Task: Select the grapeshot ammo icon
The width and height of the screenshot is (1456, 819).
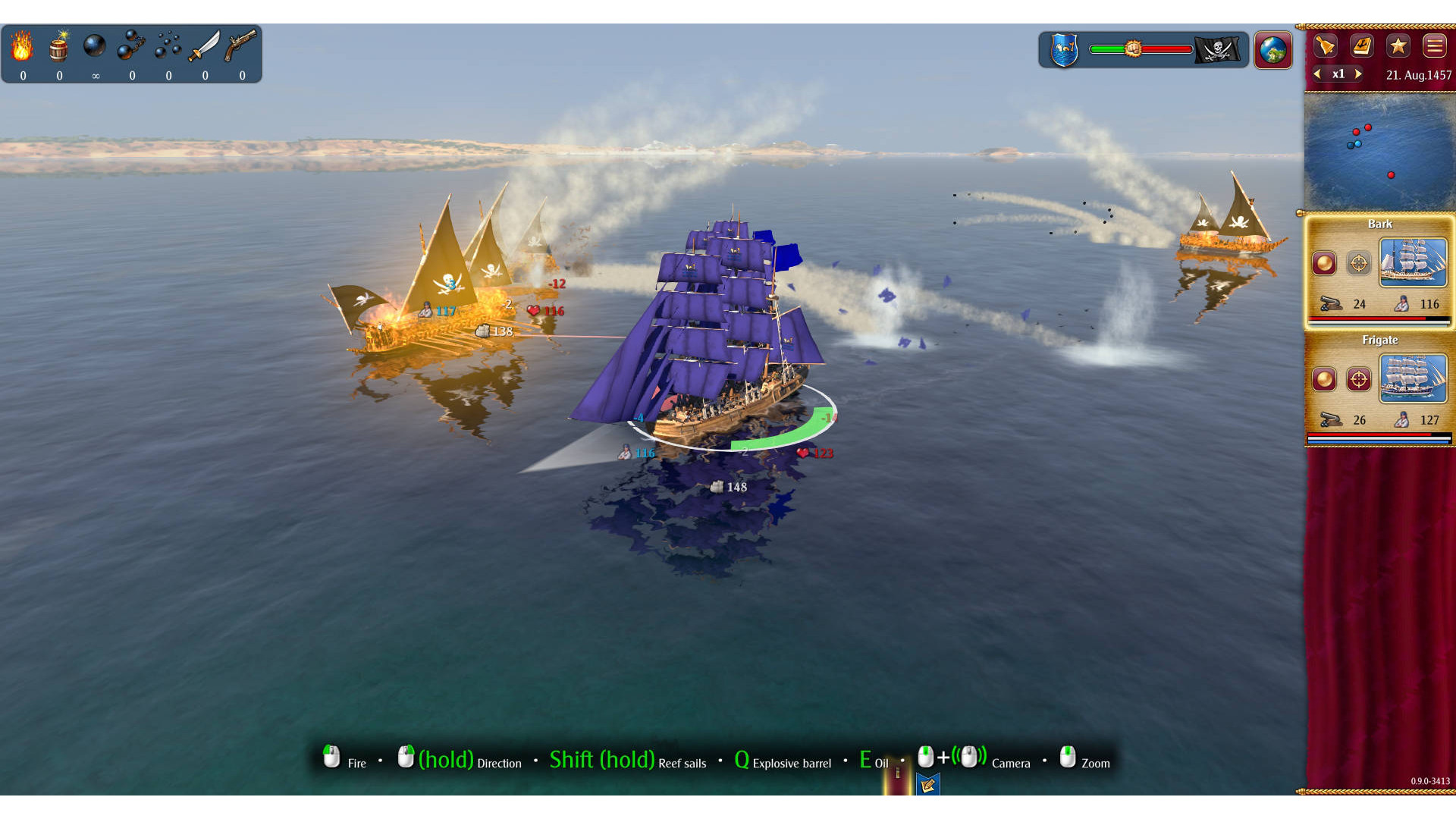Action: tap(168, 47)
